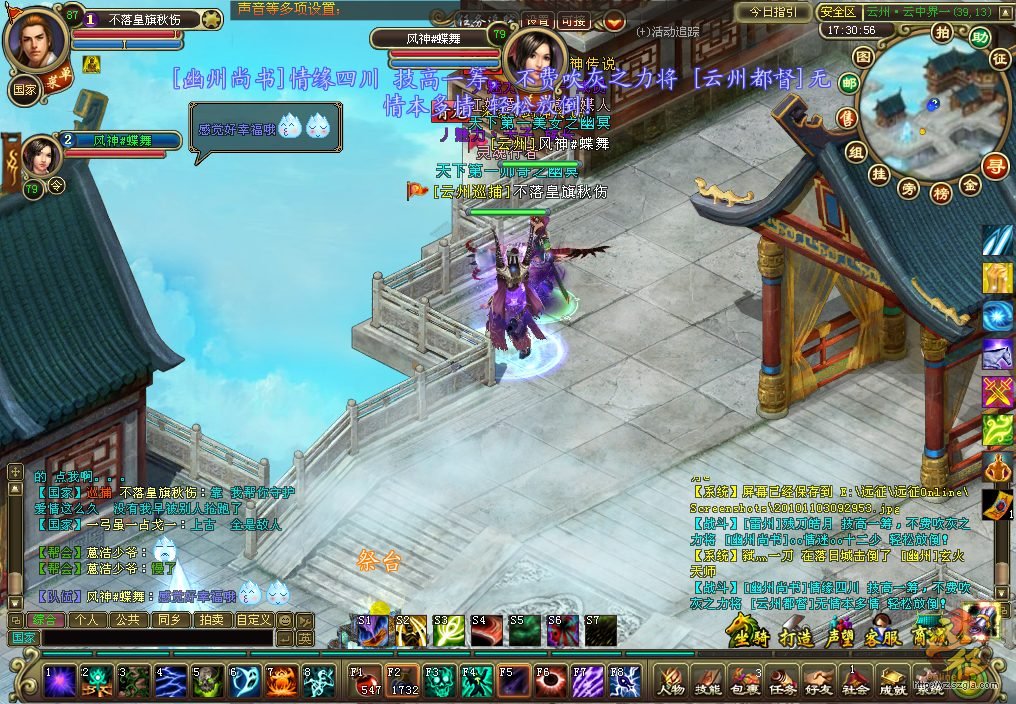Open the 邮 mail button by minimap
This screenshot has width=1016, height=704.
849,84
